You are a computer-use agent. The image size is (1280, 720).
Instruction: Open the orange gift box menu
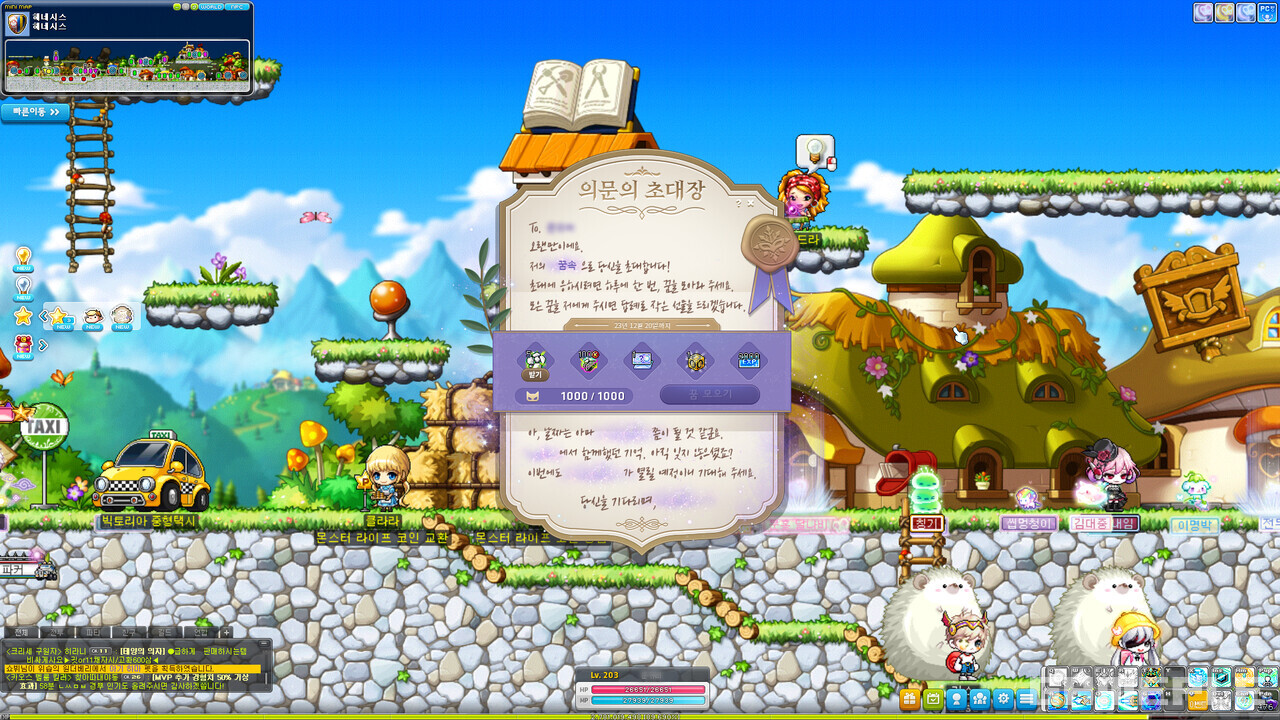910,699
